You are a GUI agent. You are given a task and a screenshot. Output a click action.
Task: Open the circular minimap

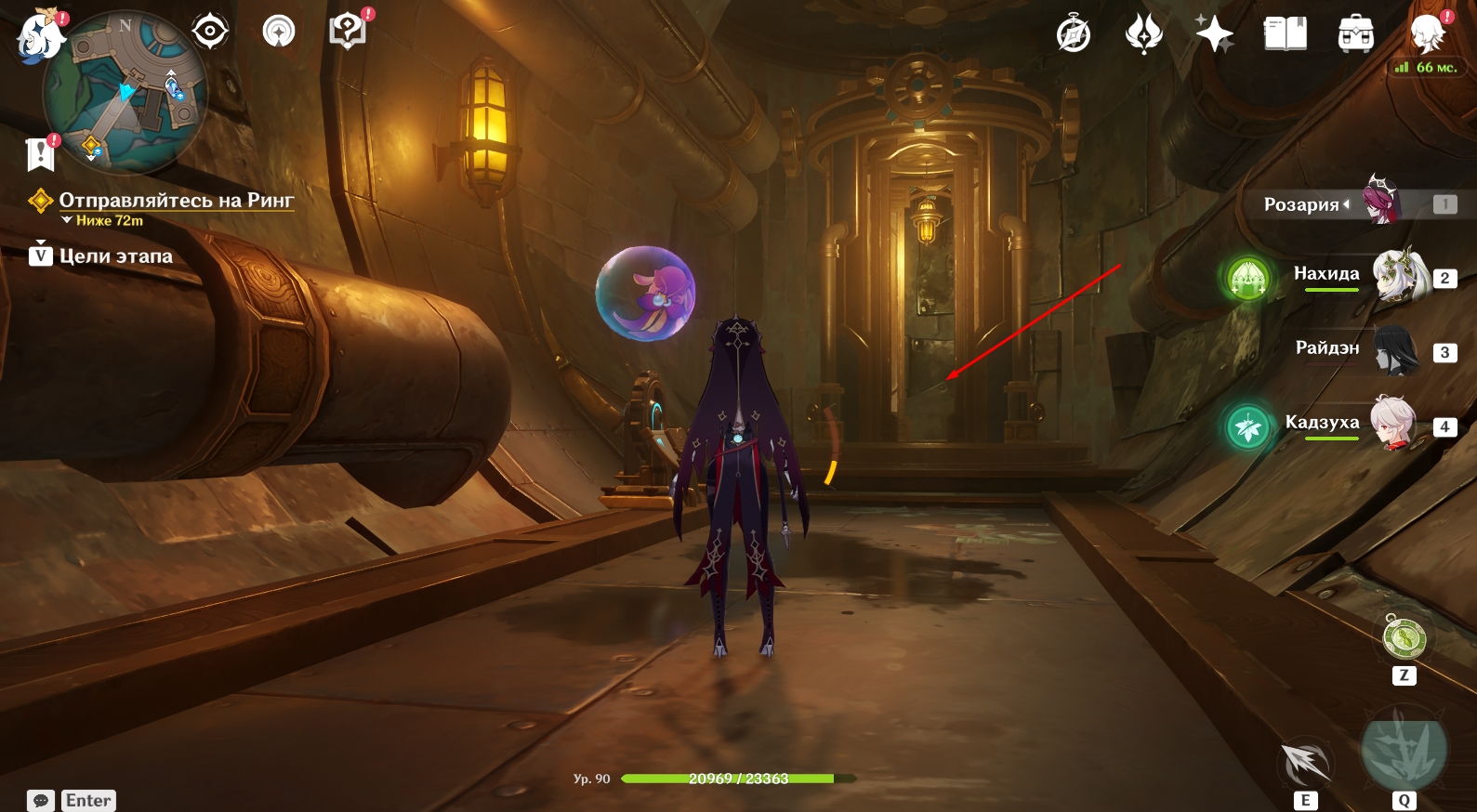point(125,93)
